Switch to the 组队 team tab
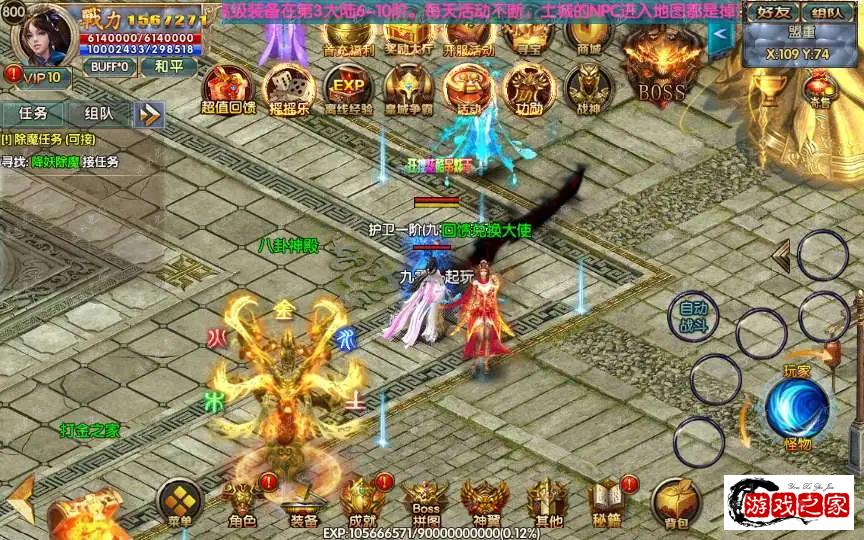Viewport: 864px width, 540px height. tap(98, 114)
